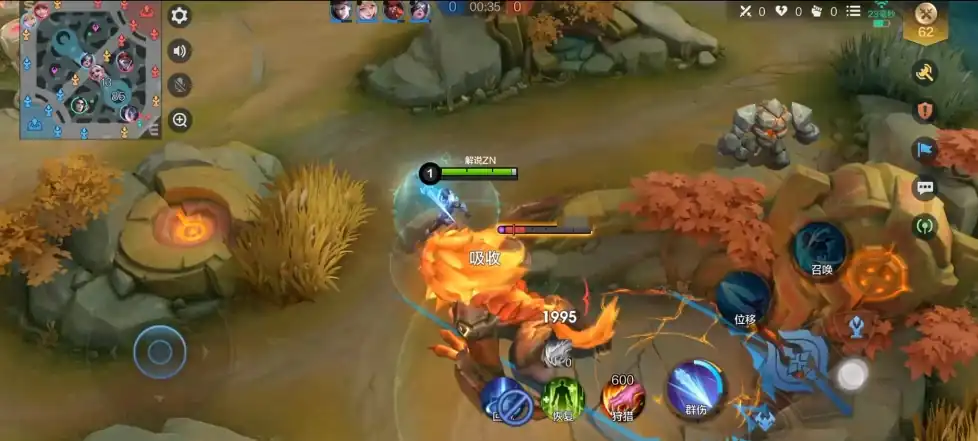978x441 pixels.
Task: Send the blue flag gather signal
Action: [x=925, y=149]
